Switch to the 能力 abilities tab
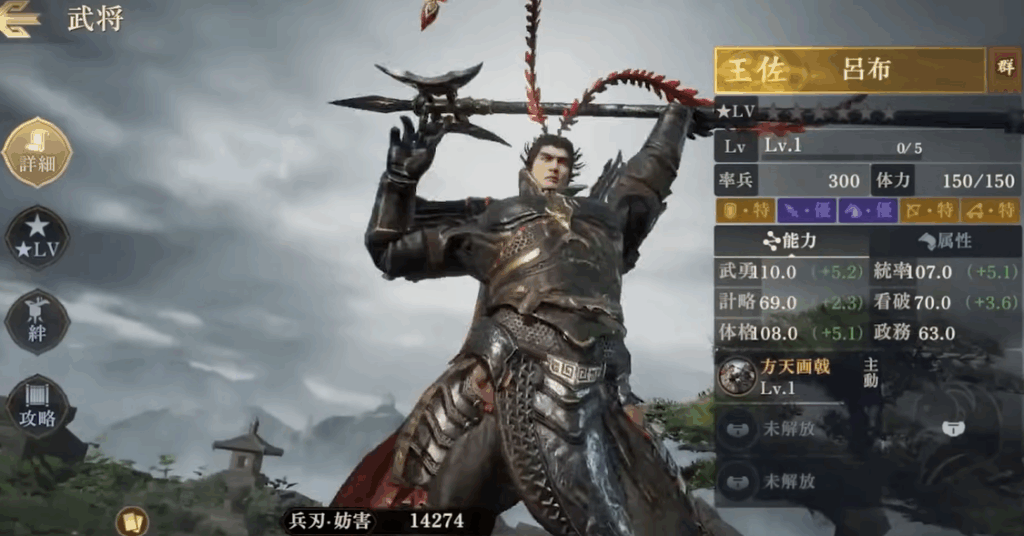Viewport: 1024px width, 536px height. pyautogui.click(x=789, y=240)
